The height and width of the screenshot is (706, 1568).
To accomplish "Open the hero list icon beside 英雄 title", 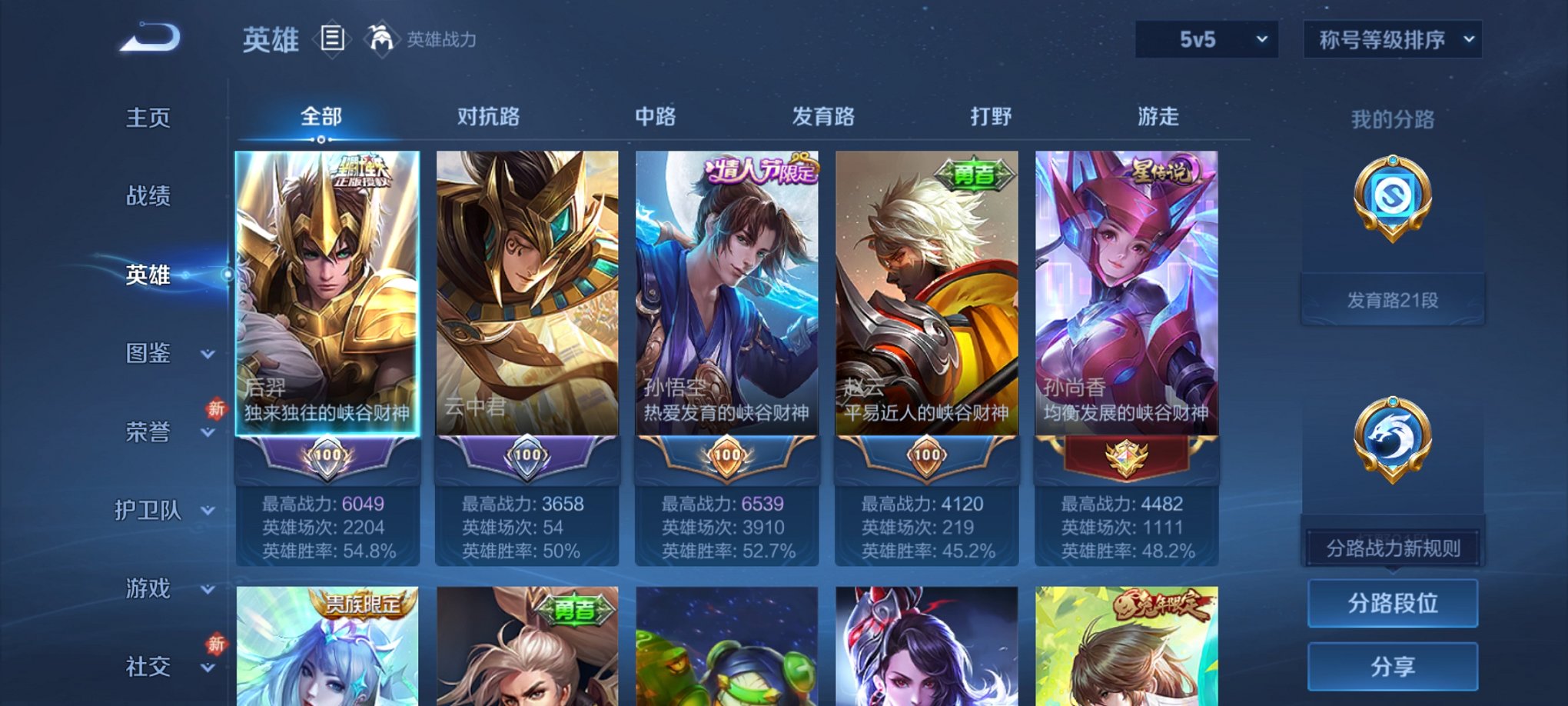I will [333, 38].
